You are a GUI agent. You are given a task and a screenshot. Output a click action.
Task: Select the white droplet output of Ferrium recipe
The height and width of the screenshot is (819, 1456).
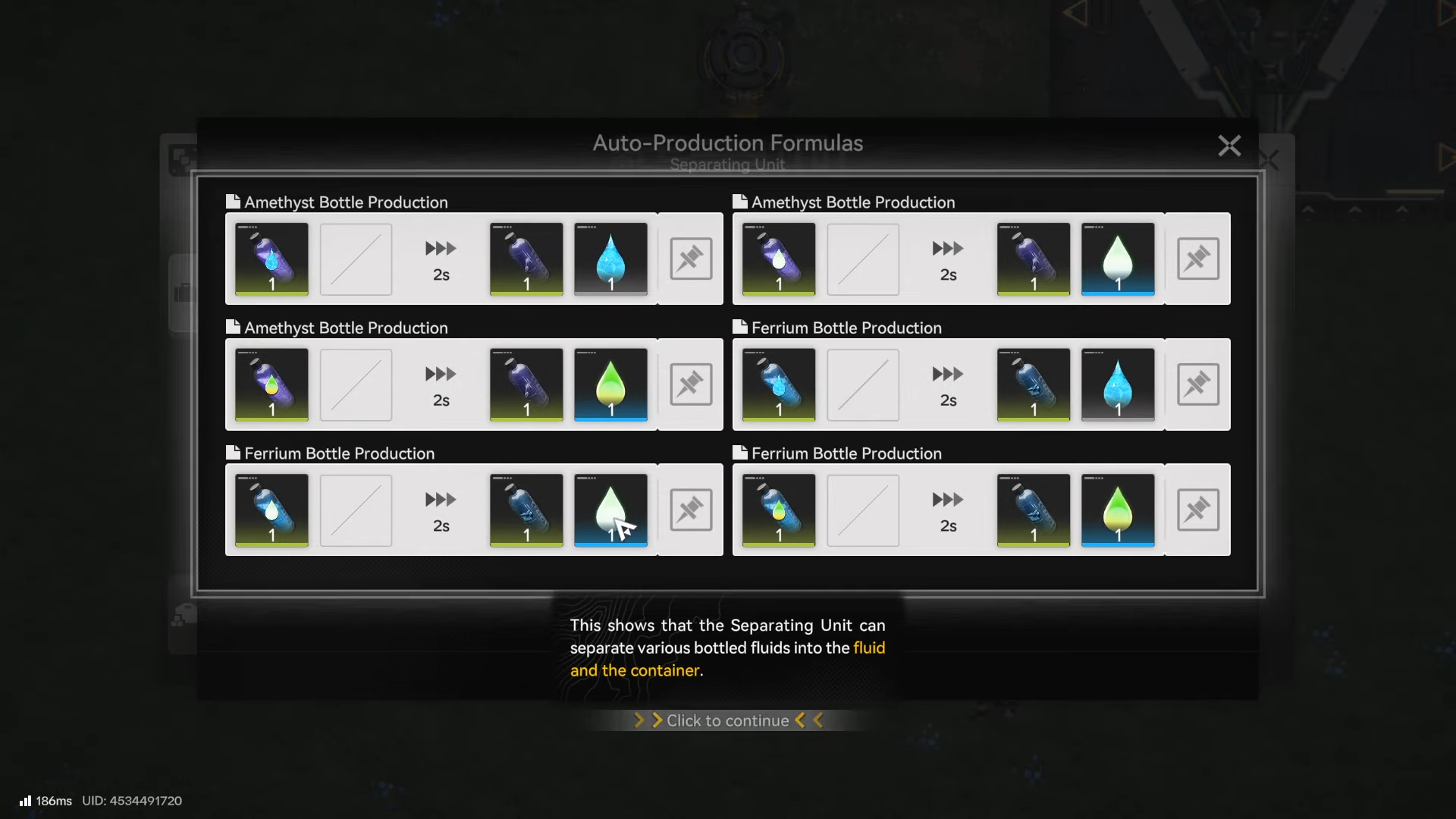[610, 510]
